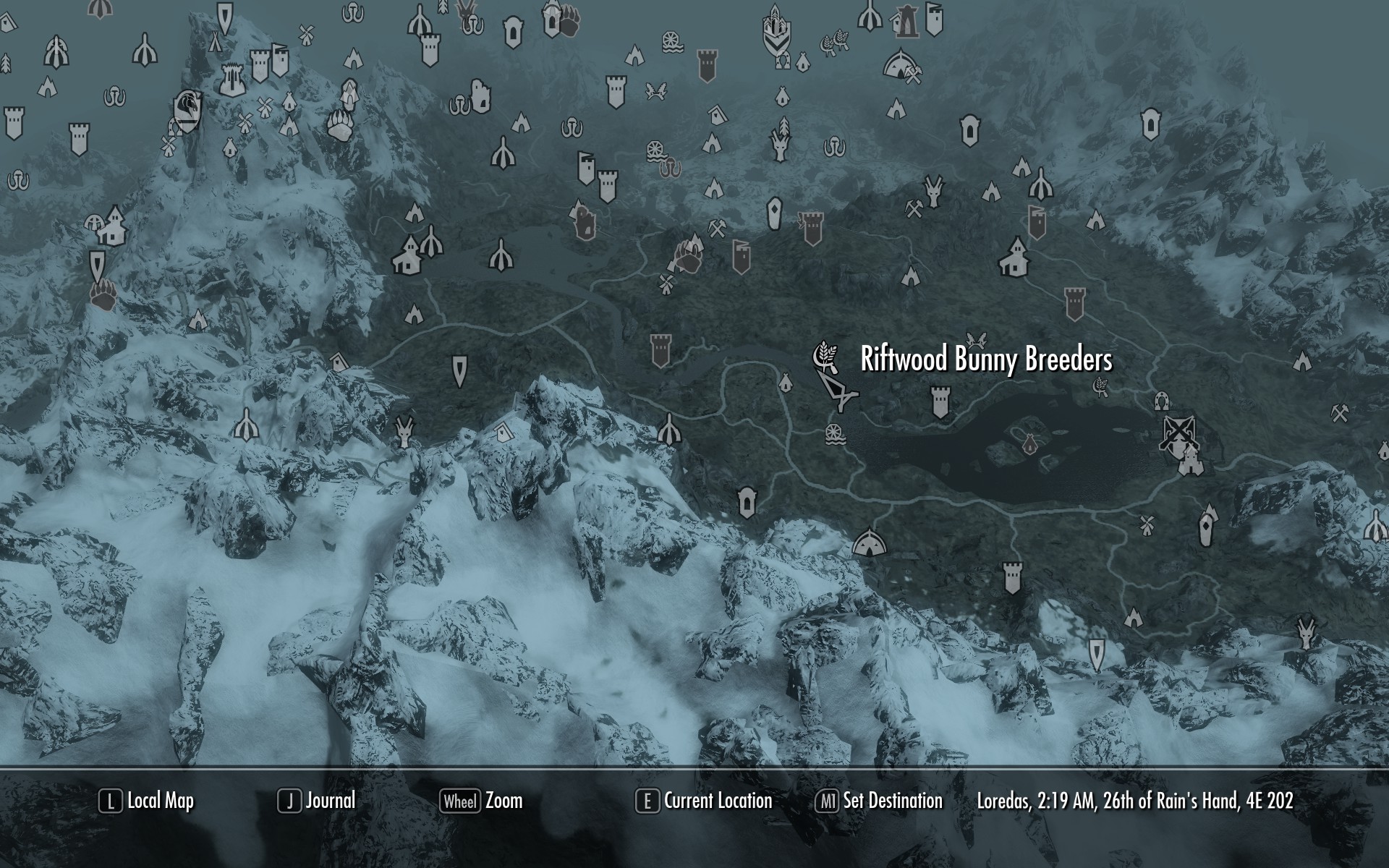Choose the horse head Whiterun city marker

coord(187,111)
